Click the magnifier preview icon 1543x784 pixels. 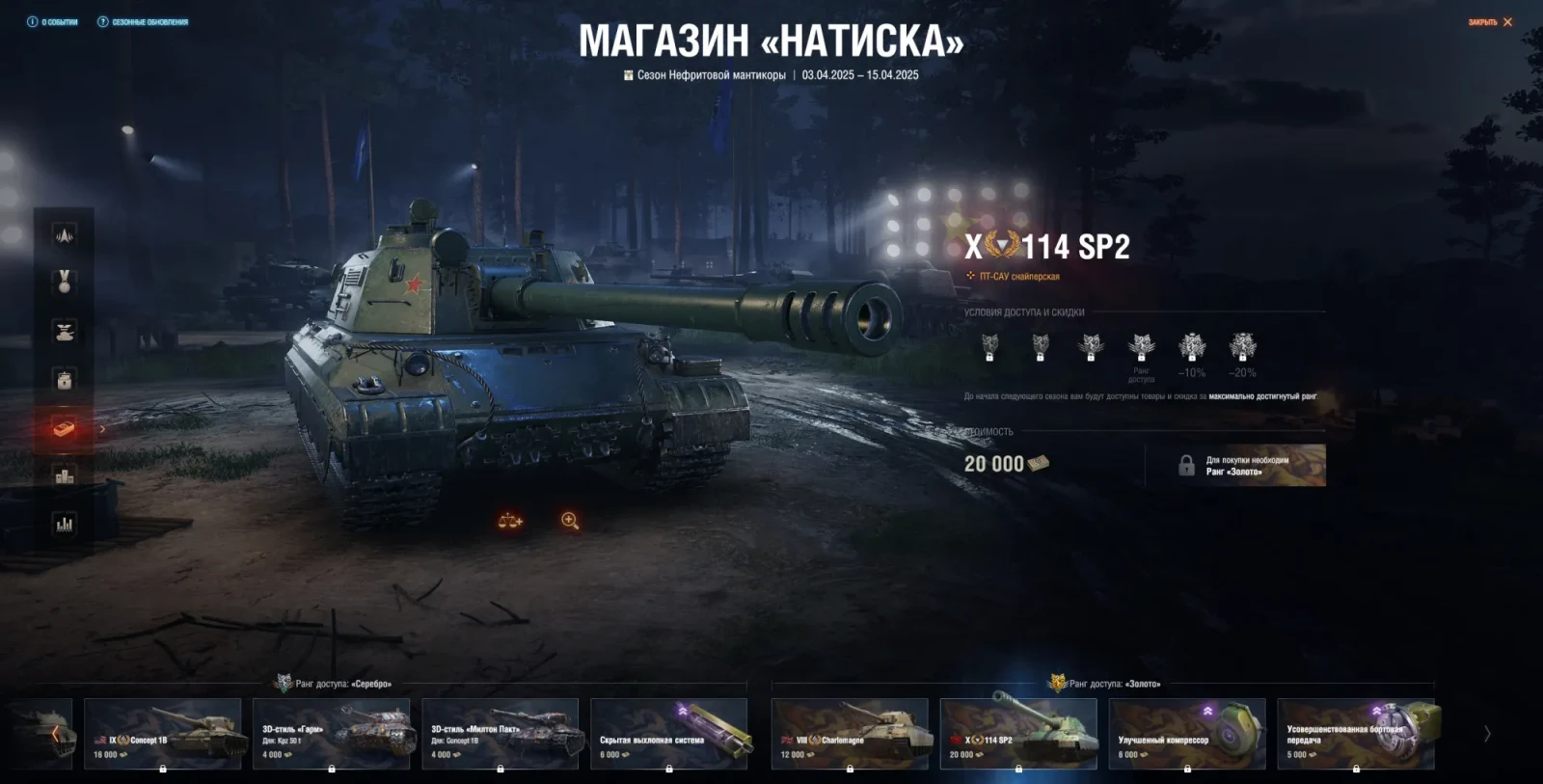(x=570, y=521)
